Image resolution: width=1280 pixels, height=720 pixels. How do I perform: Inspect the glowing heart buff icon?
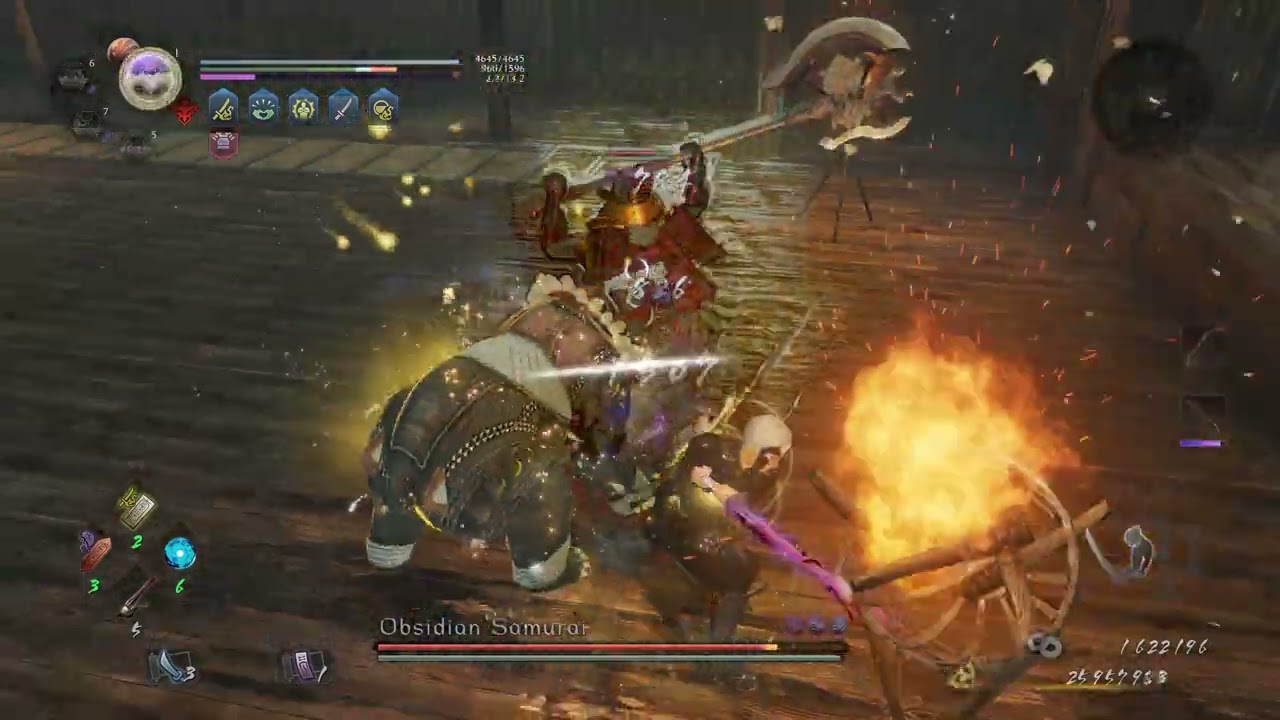click(263, 107)
